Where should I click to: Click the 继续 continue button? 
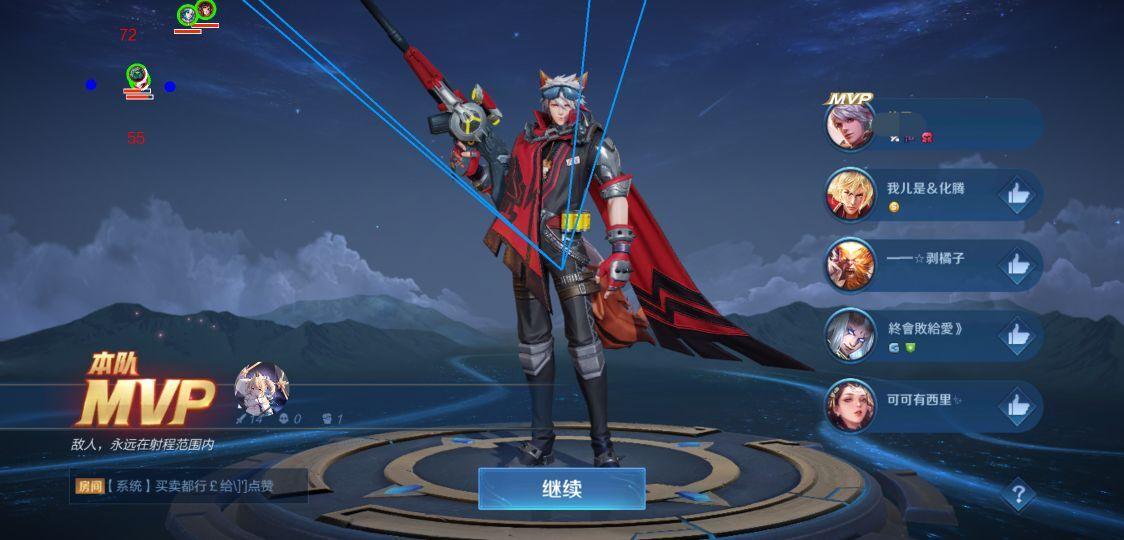click(561, 489)
